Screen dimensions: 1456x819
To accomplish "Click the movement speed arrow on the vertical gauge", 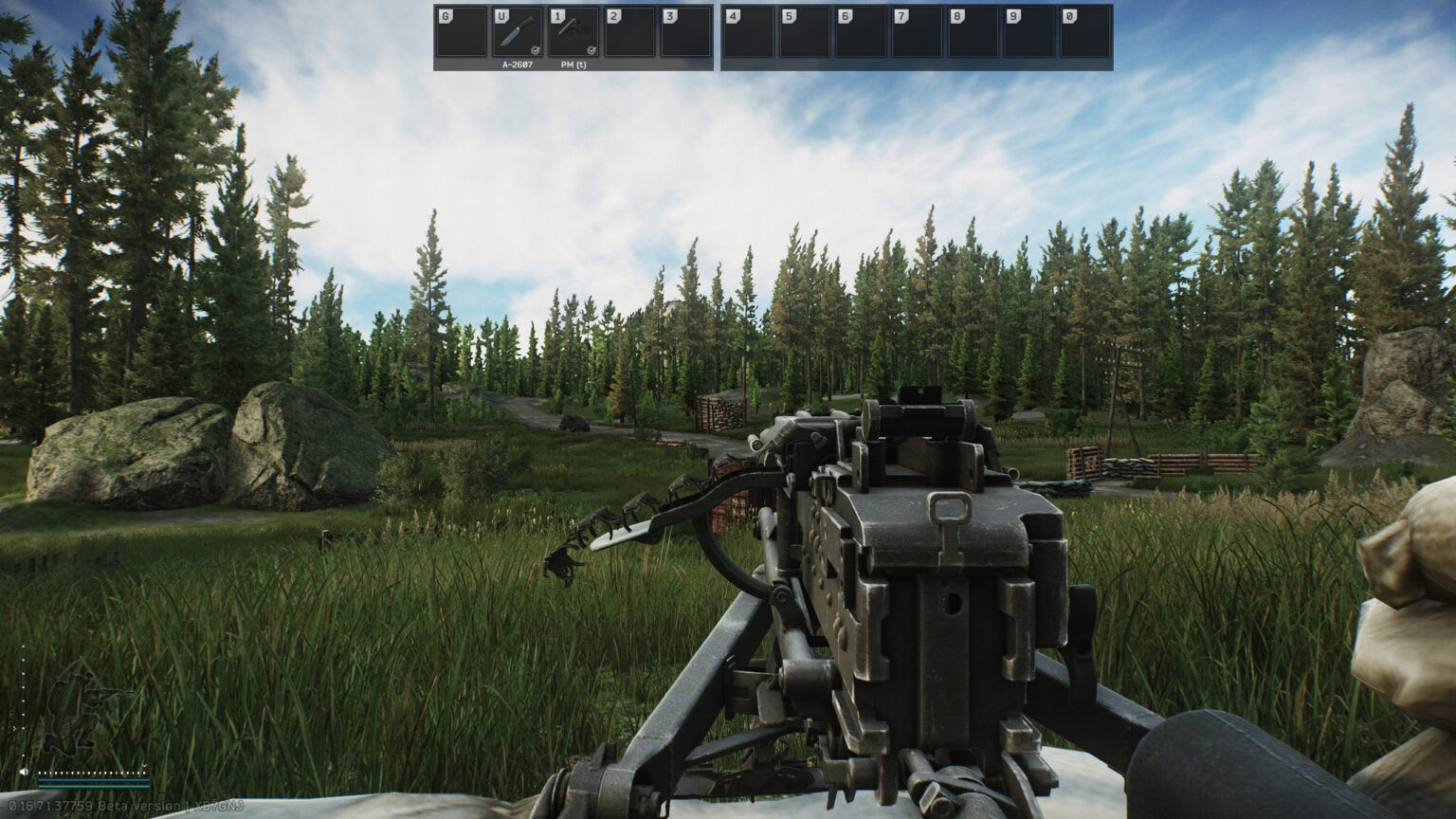I will click(15, 727).
